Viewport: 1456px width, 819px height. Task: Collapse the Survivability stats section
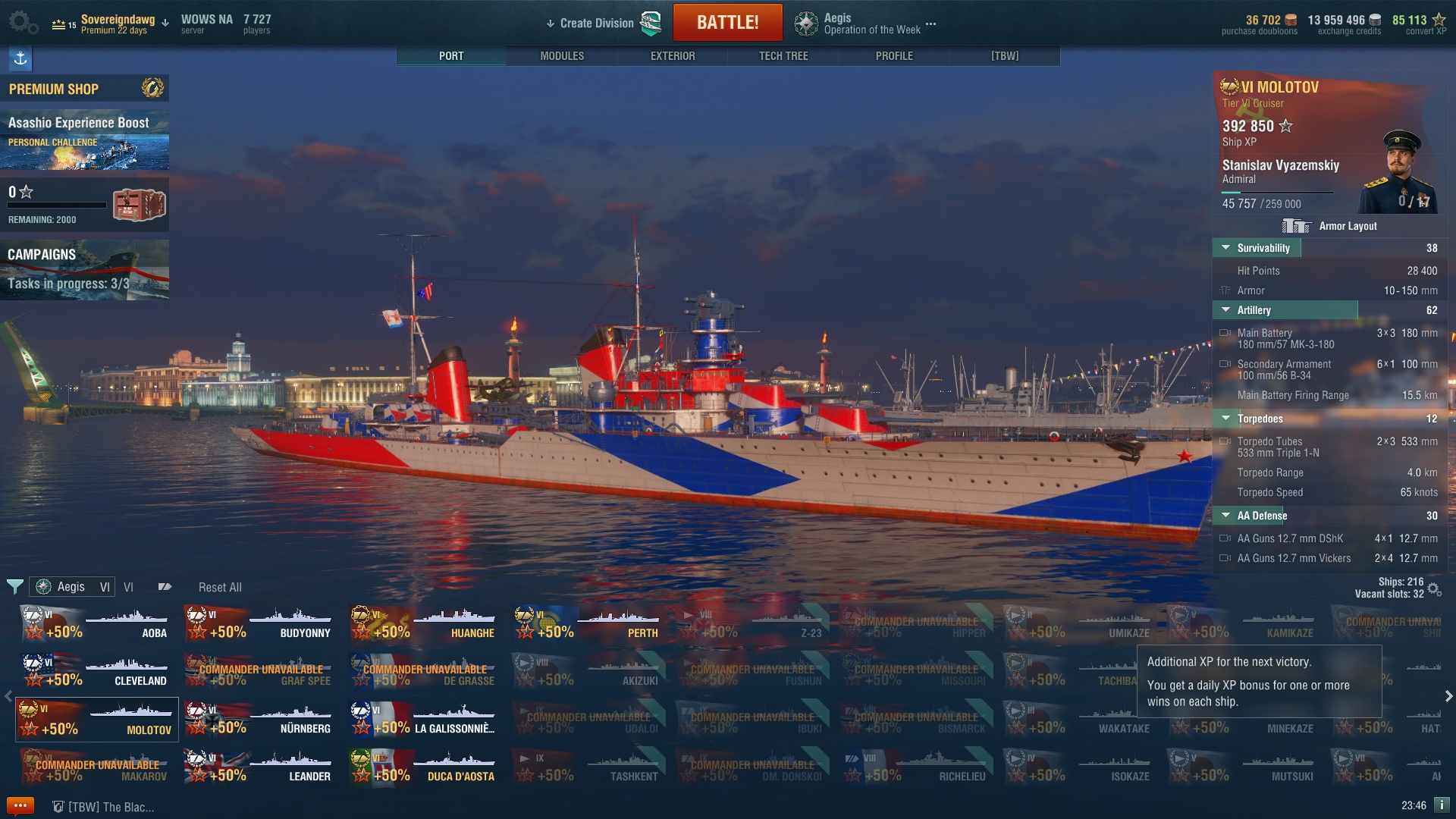pyautogui.click(x=1225, y=248)
